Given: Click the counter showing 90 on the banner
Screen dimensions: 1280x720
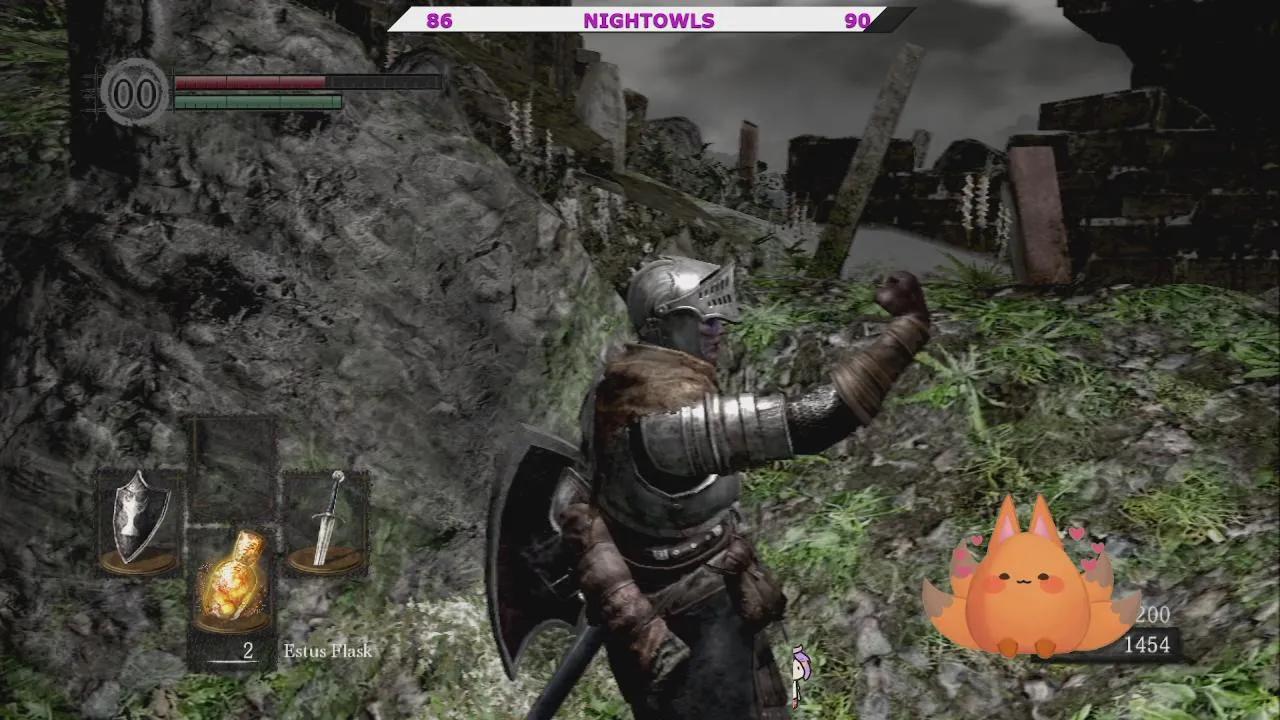Looking at the screenshot, I should 858,19.
